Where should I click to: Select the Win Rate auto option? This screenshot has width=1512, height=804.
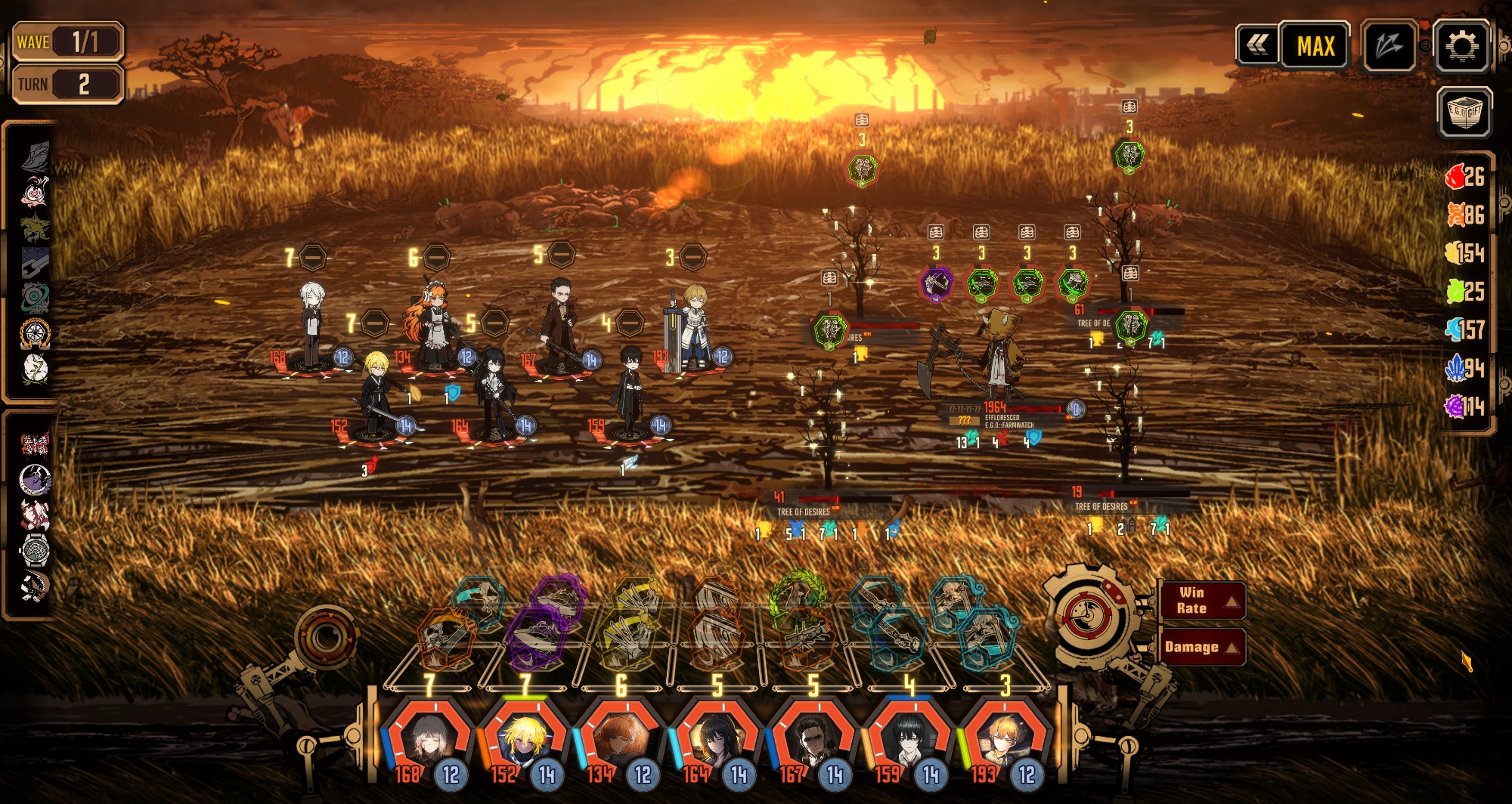click(1202, 601)
